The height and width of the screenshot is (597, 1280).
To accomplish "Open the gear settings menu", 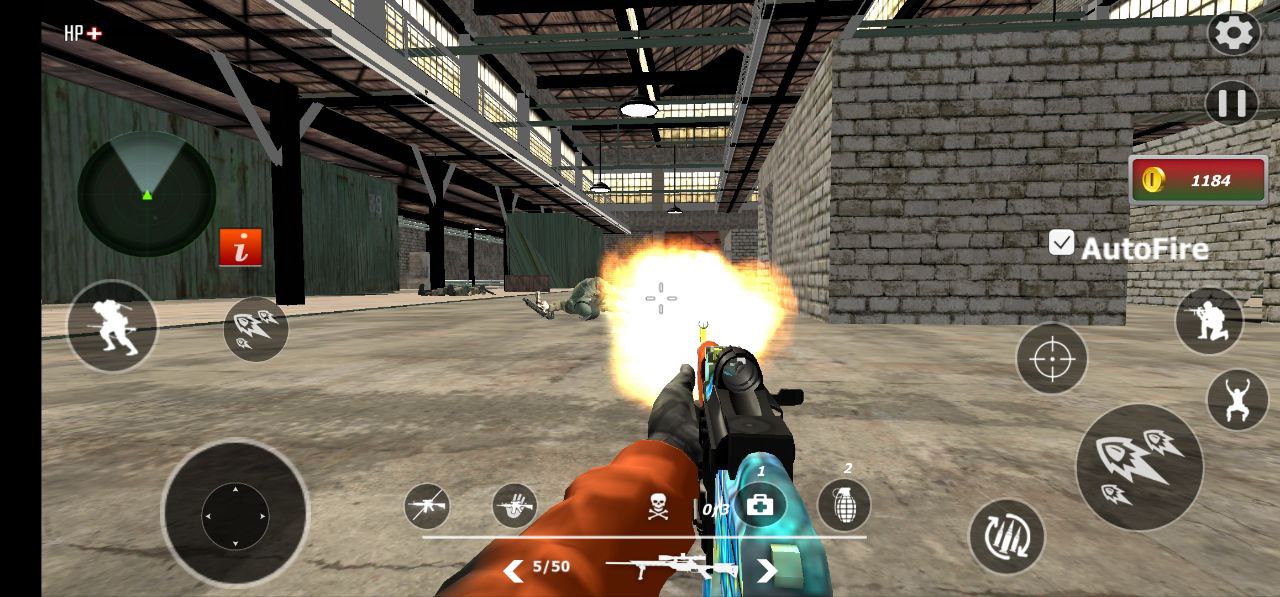I will [x=1234, y=34].
